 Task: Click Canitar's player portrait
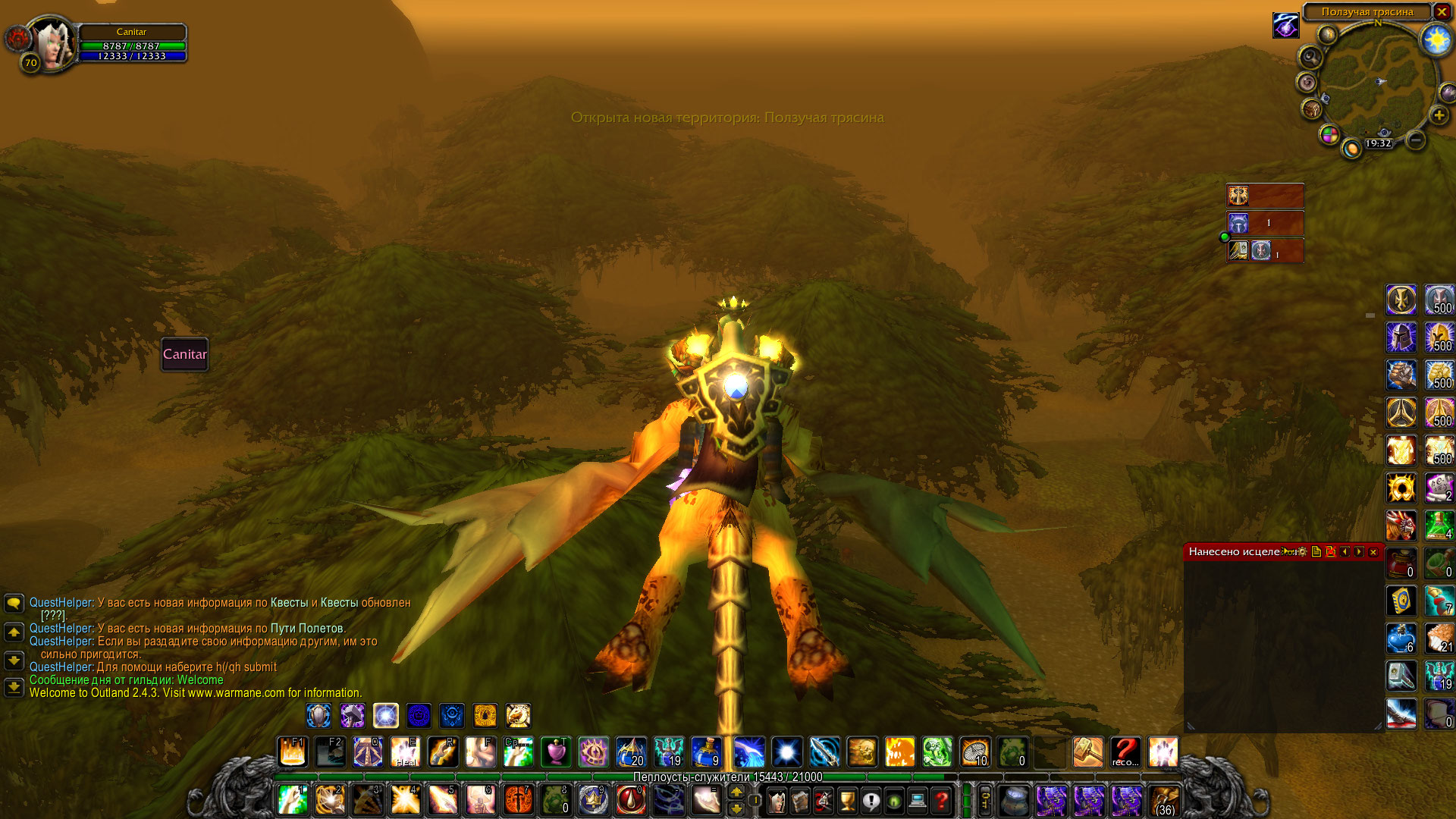coord(53,43)
